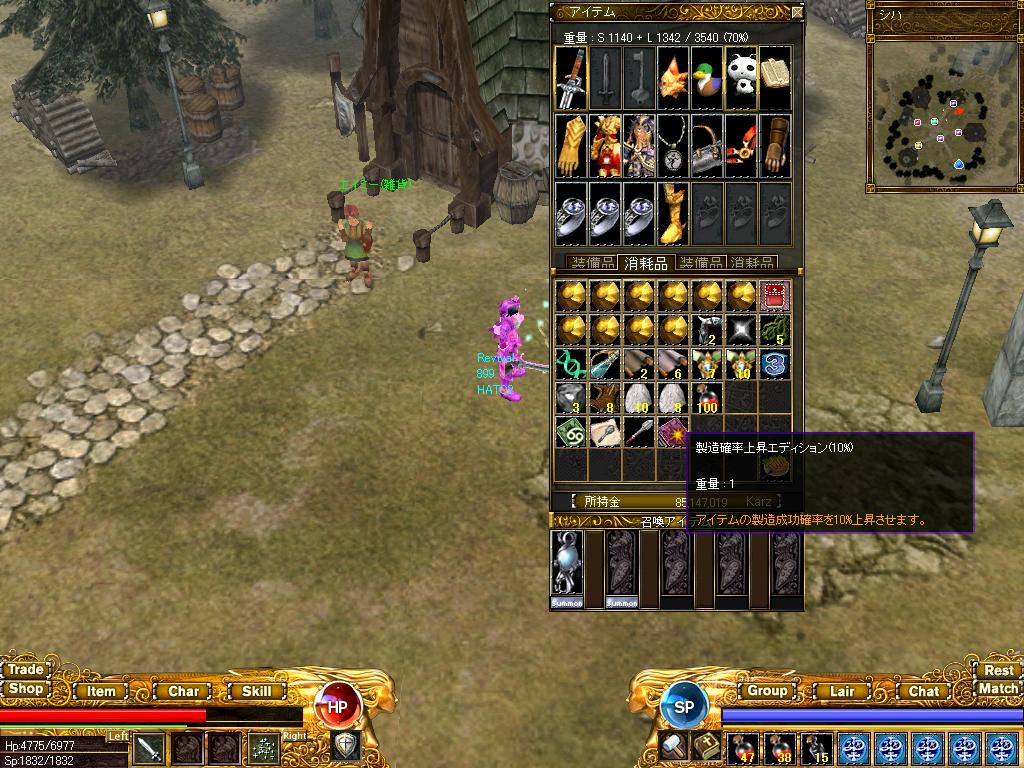Click the Item button
Viewport: 1024px width, 768px height.
tap(101, 691)
